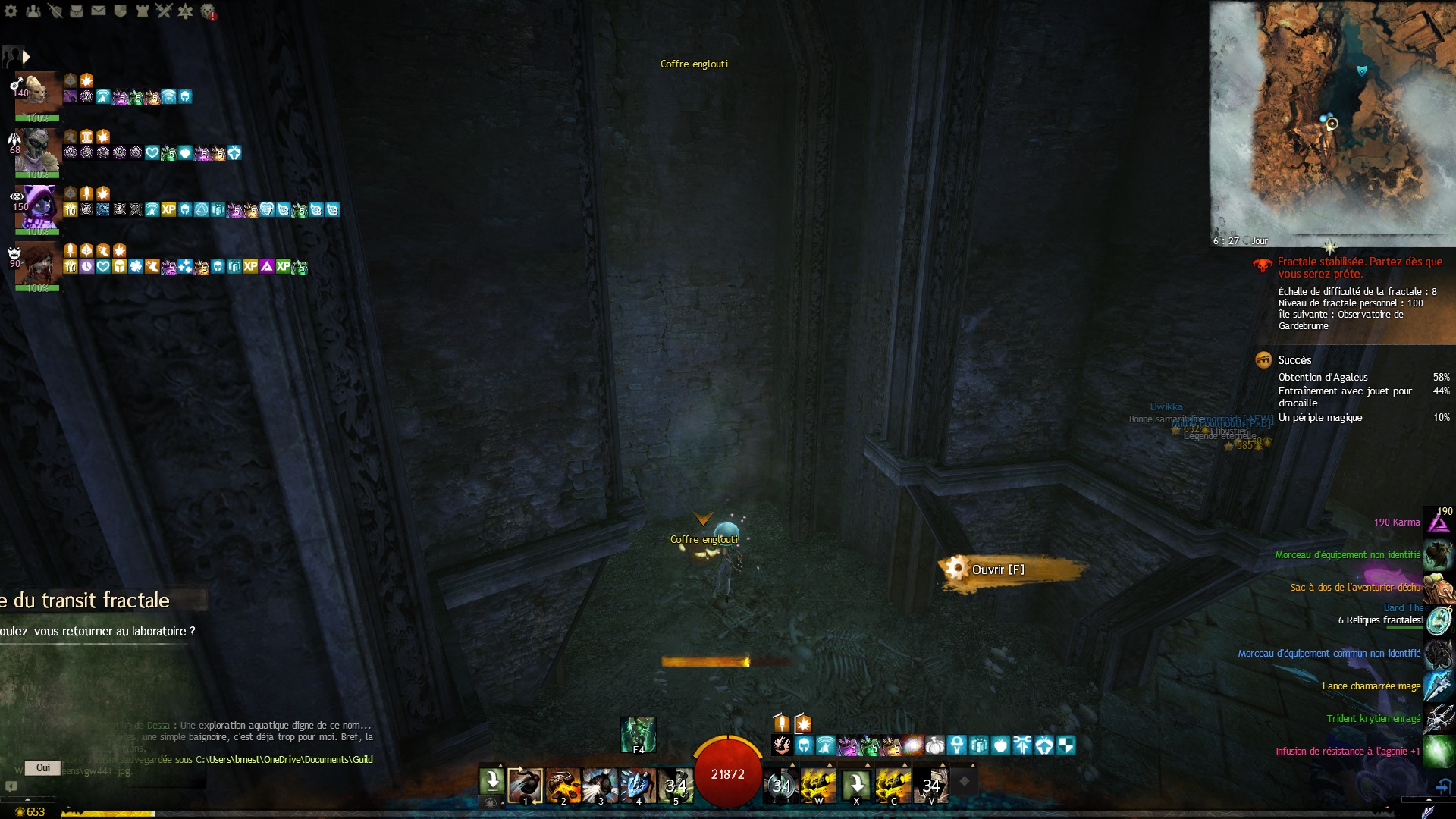The height and width of the screenshot is (819, 1456).
Task: Select the horned-skull party member portrait
Action: click(37, 149)
